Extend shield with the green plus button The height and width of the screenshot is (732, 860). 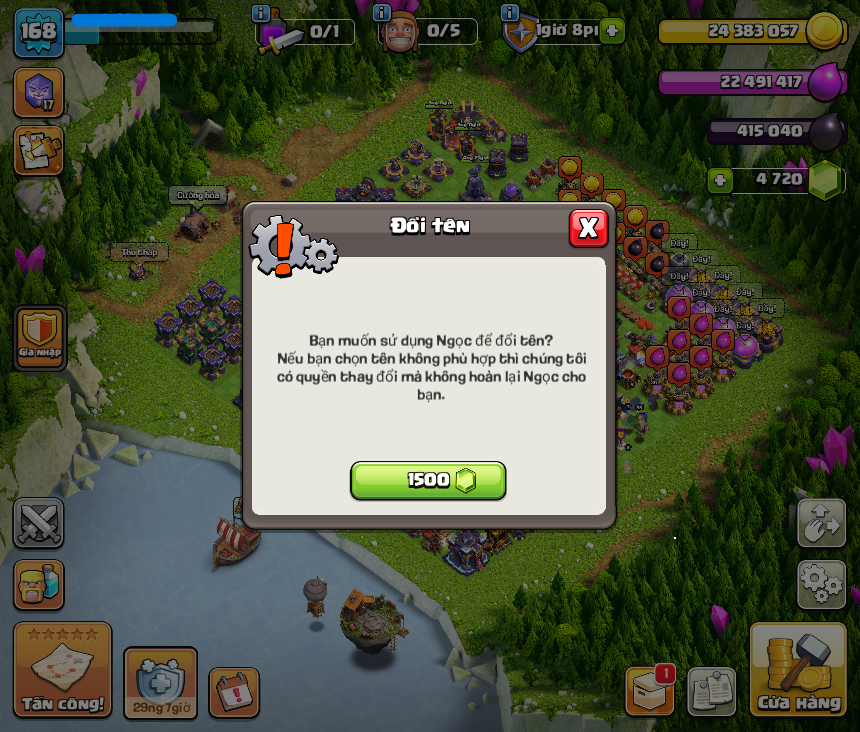tap(612, 31)
